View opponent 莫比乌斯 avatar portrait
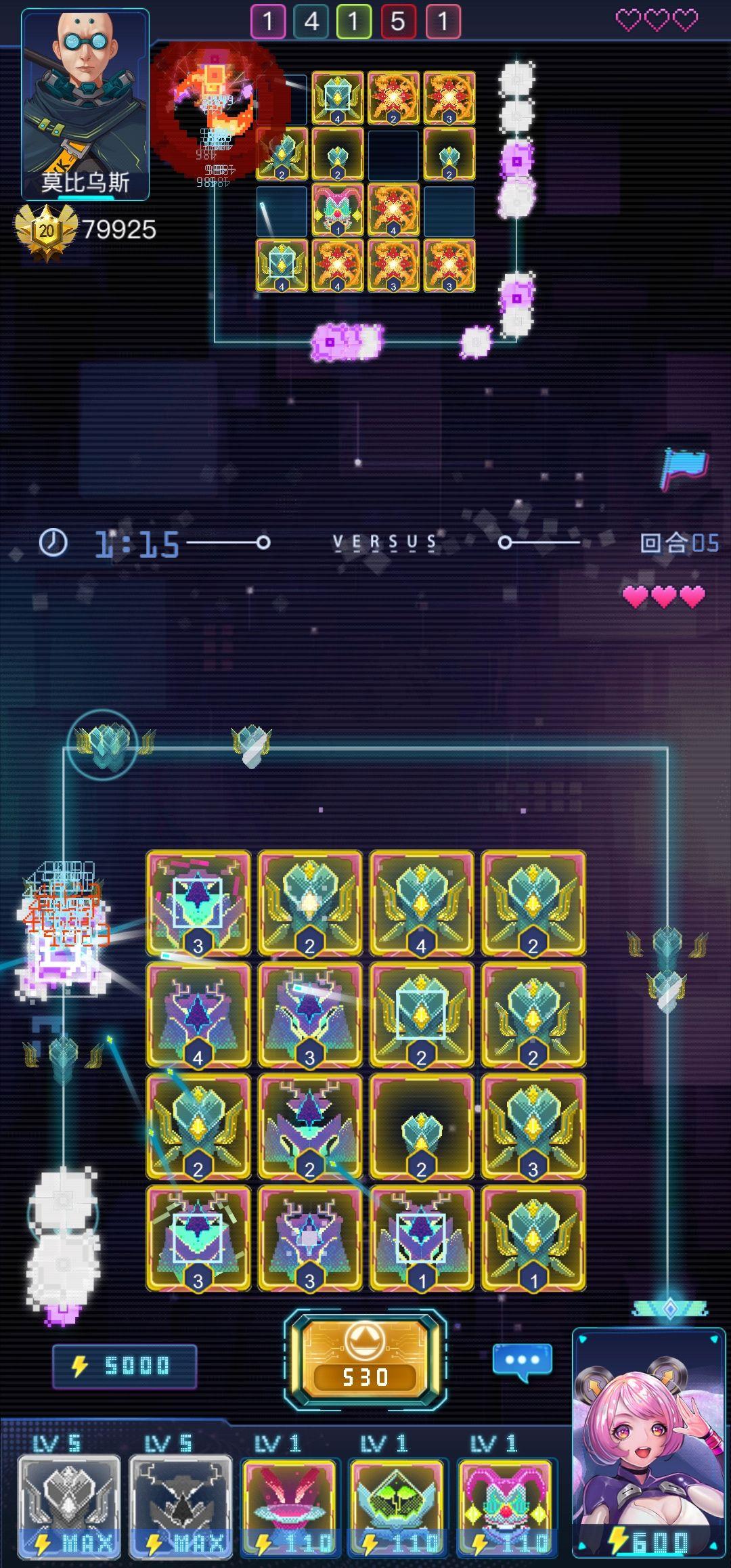This screenshot has height=1568, width=731. click(x=85, y=105)
